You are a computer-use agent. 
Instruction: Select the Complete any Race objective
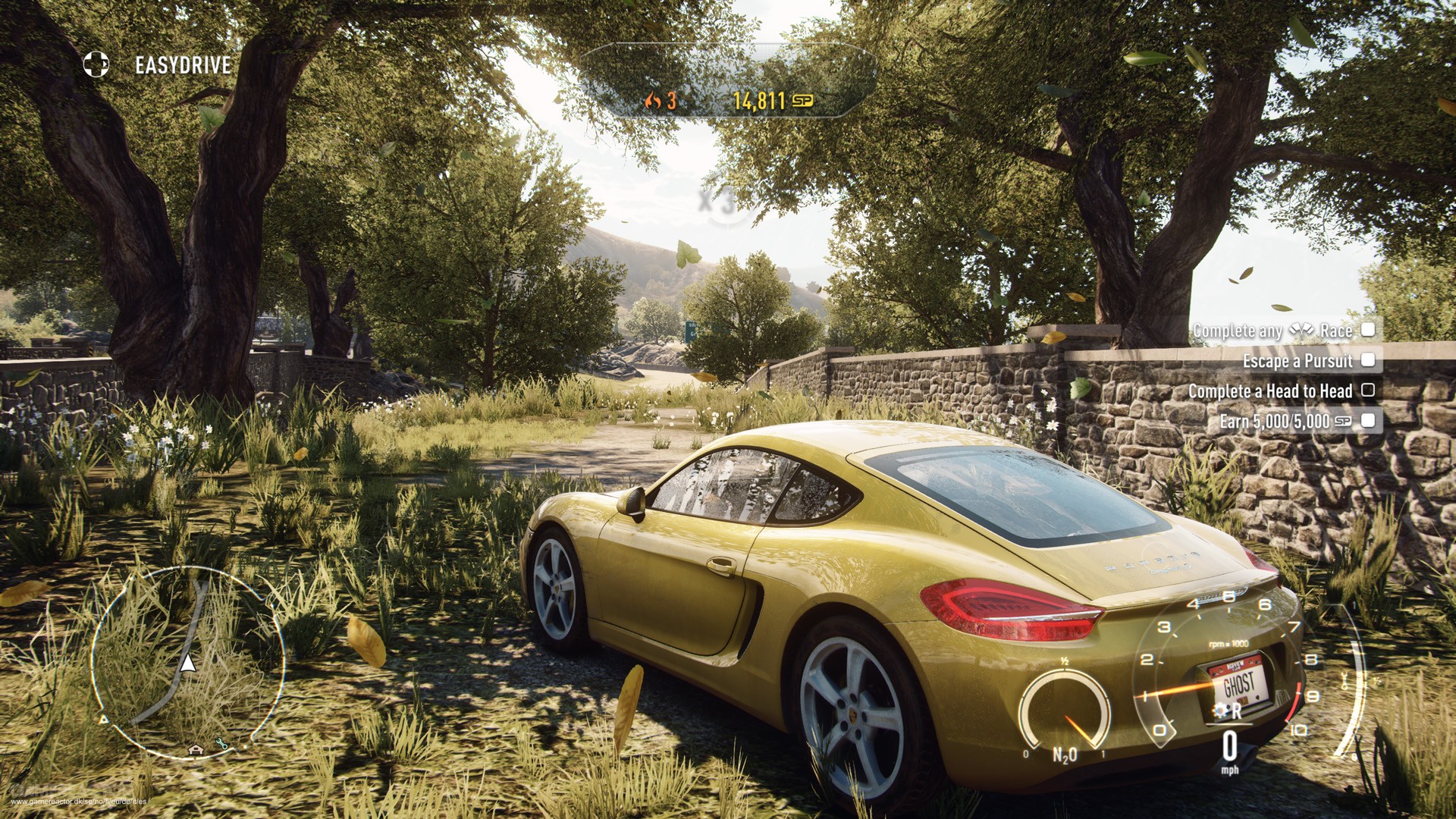(x=1283, y=331)
